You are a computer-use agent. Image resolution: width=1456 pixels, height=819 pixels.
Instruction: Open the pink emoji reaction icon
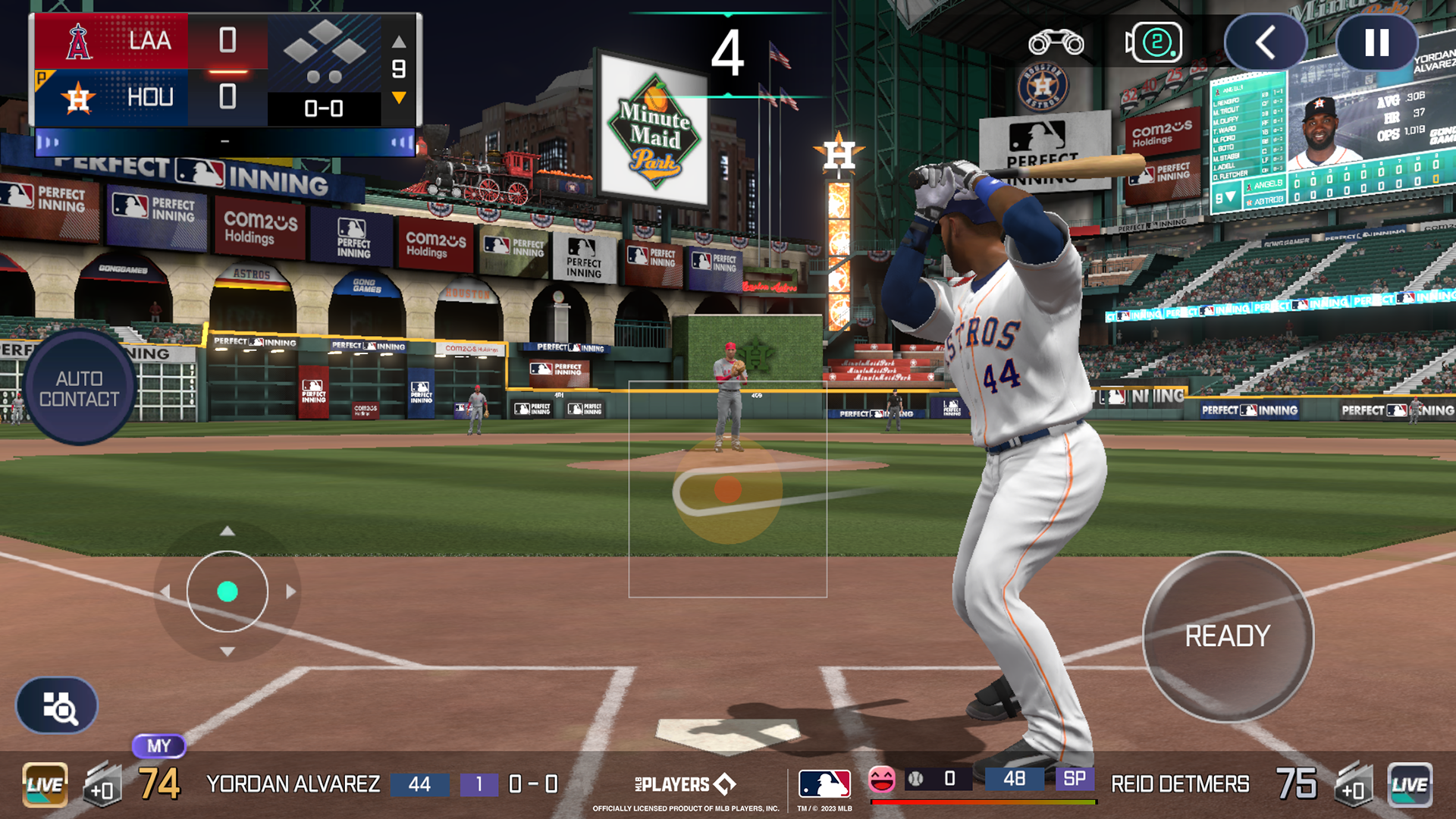pos(881,779)
